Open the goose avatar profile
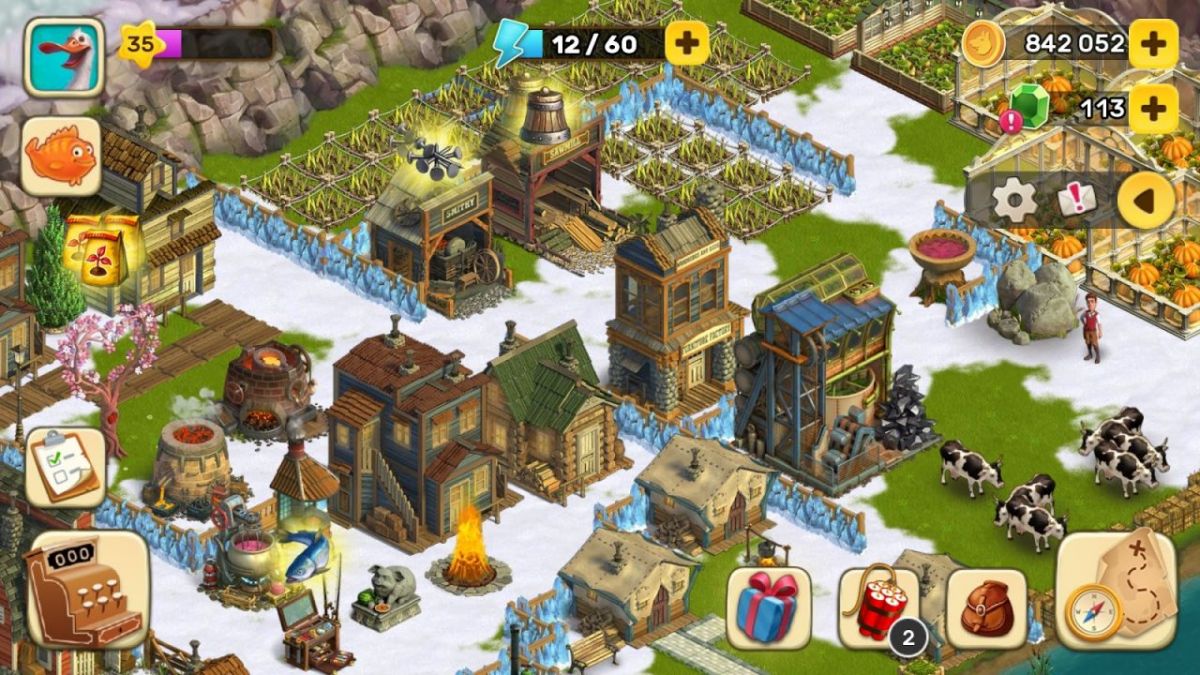Image resolution: width=1200 pixels, height=675 pixels. click(x=64, y=57)
